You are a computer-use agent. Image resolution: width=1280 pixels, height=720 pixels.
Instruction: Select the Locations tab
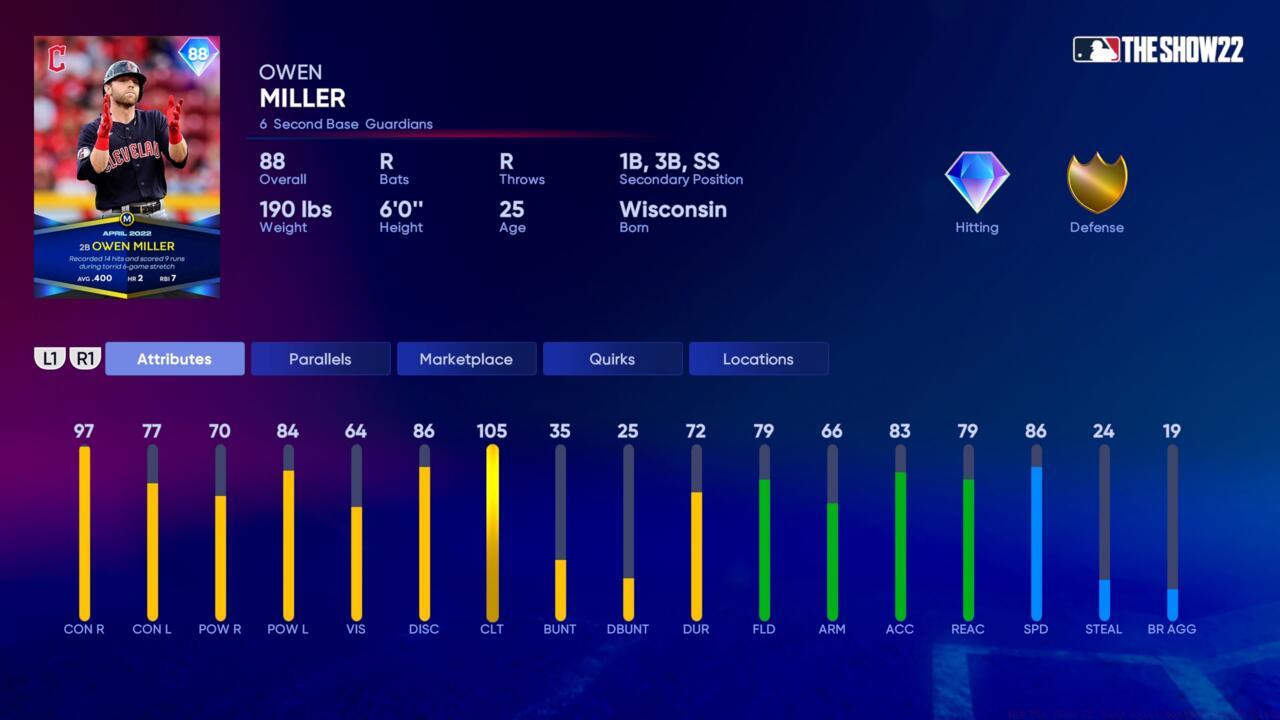click(x=758, y=358)
